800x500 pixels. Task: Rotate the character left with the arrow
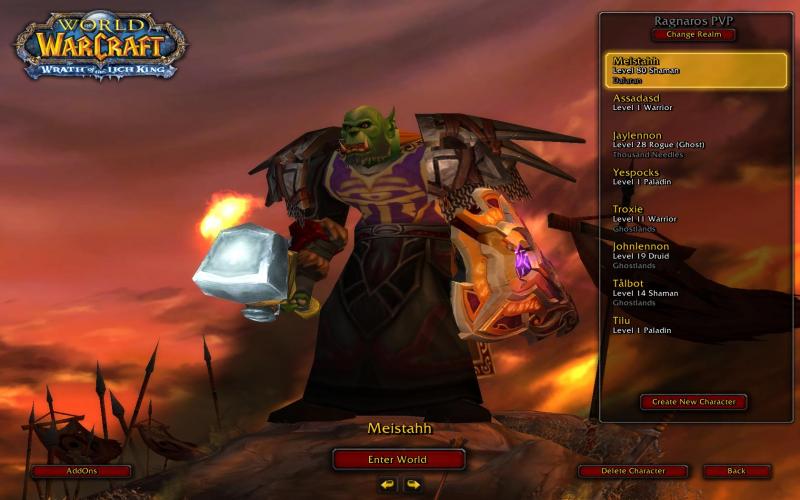point(387,485)
